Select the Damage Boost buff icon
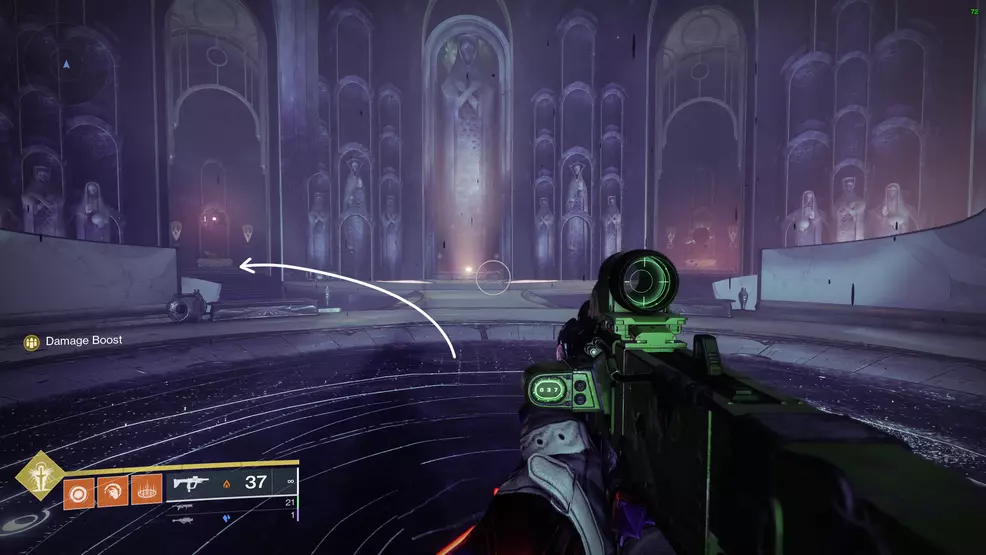The image size is (986, 555). tap(32, 342)
